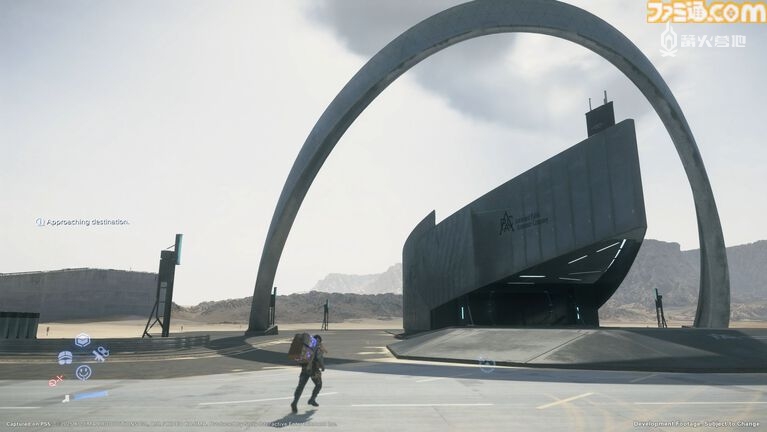
Task: Select the shield destination marker near the ramp
Action: pos(486,365)
